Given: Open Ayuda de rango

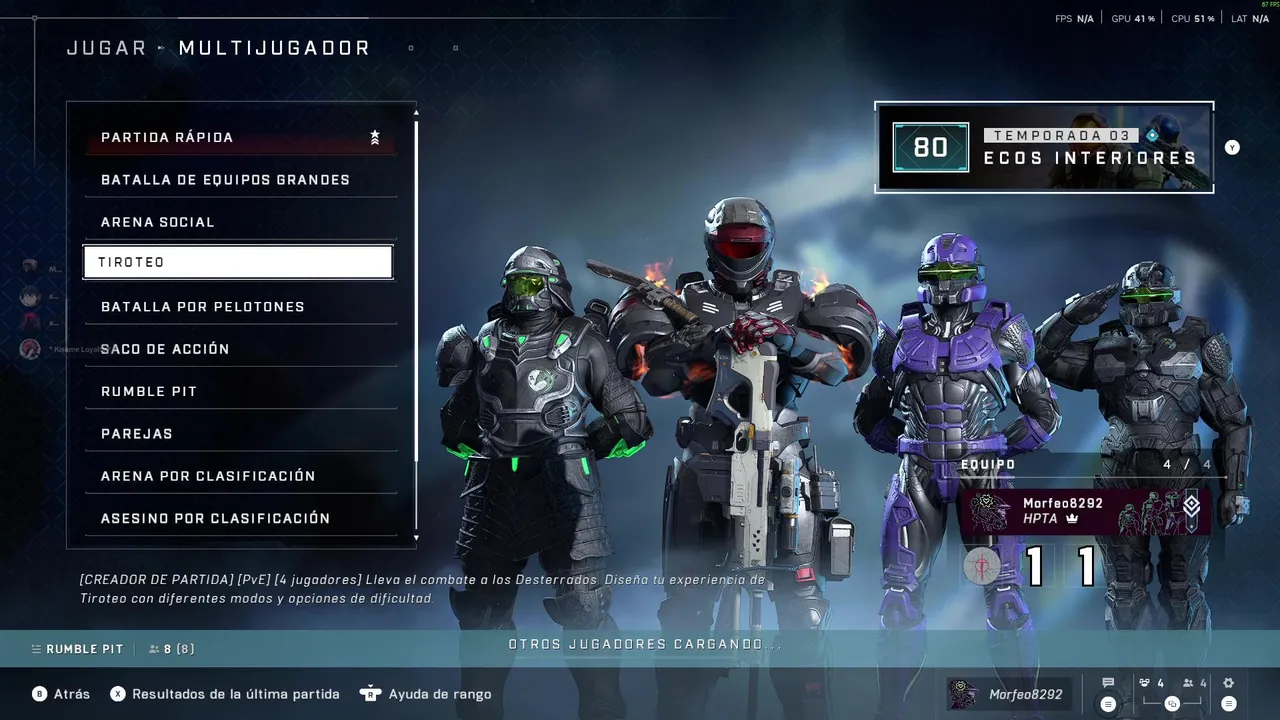Looking at the screenshot, I should point(439,694).
